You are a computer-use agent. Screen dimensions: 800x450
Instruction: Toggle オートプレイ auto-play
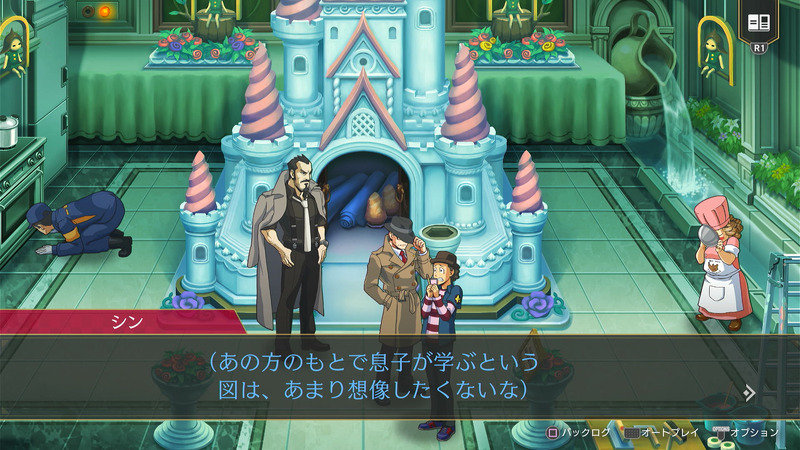click(661, 432)
